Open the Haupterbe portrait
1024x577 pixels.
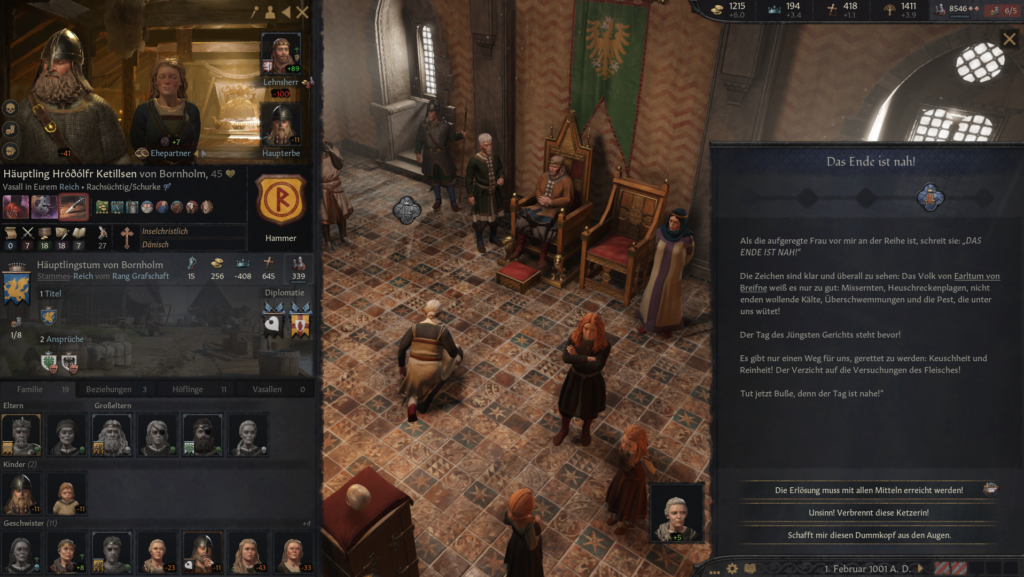(281, 124)
